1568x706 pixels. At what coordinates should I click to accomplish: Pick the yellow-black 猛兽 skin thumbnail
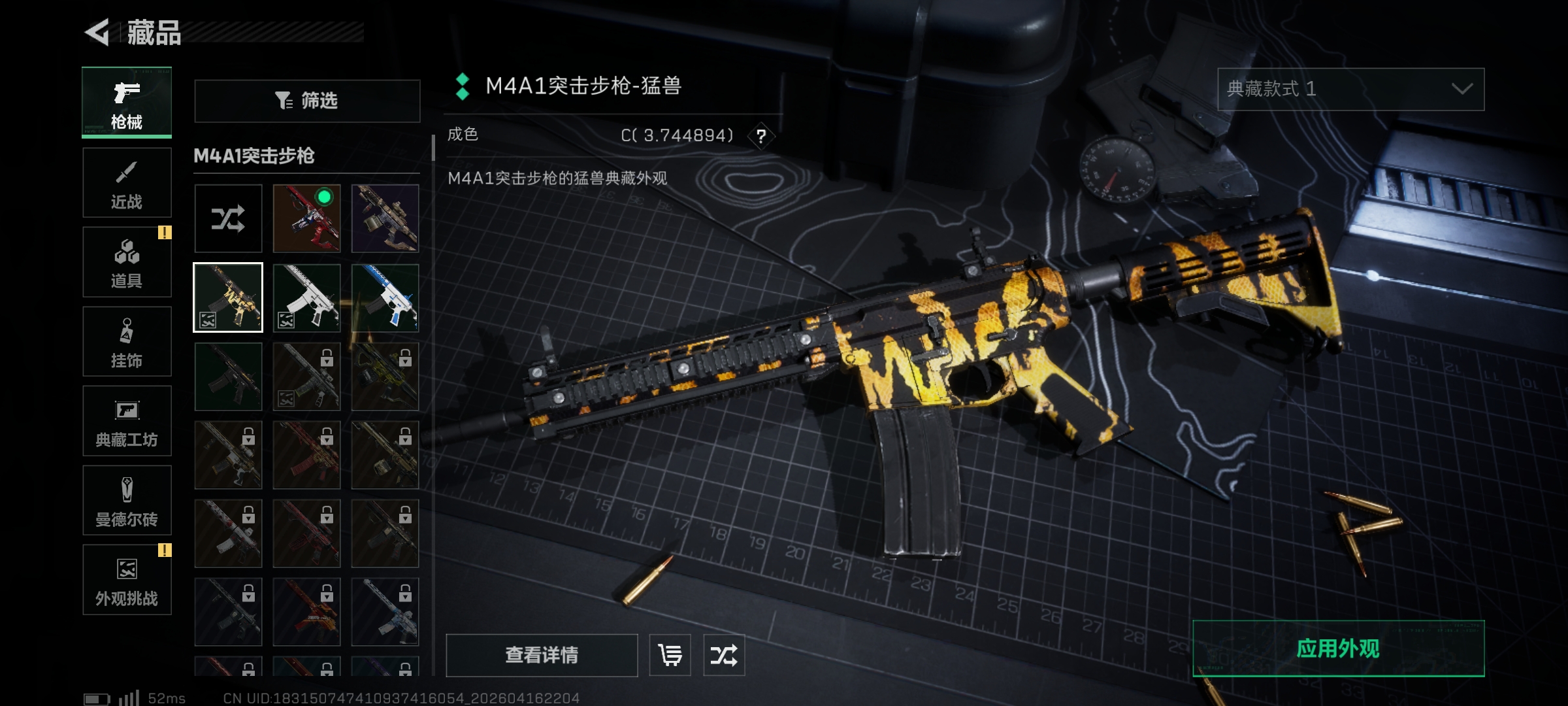pyautogui.click(x=228, y=297)
